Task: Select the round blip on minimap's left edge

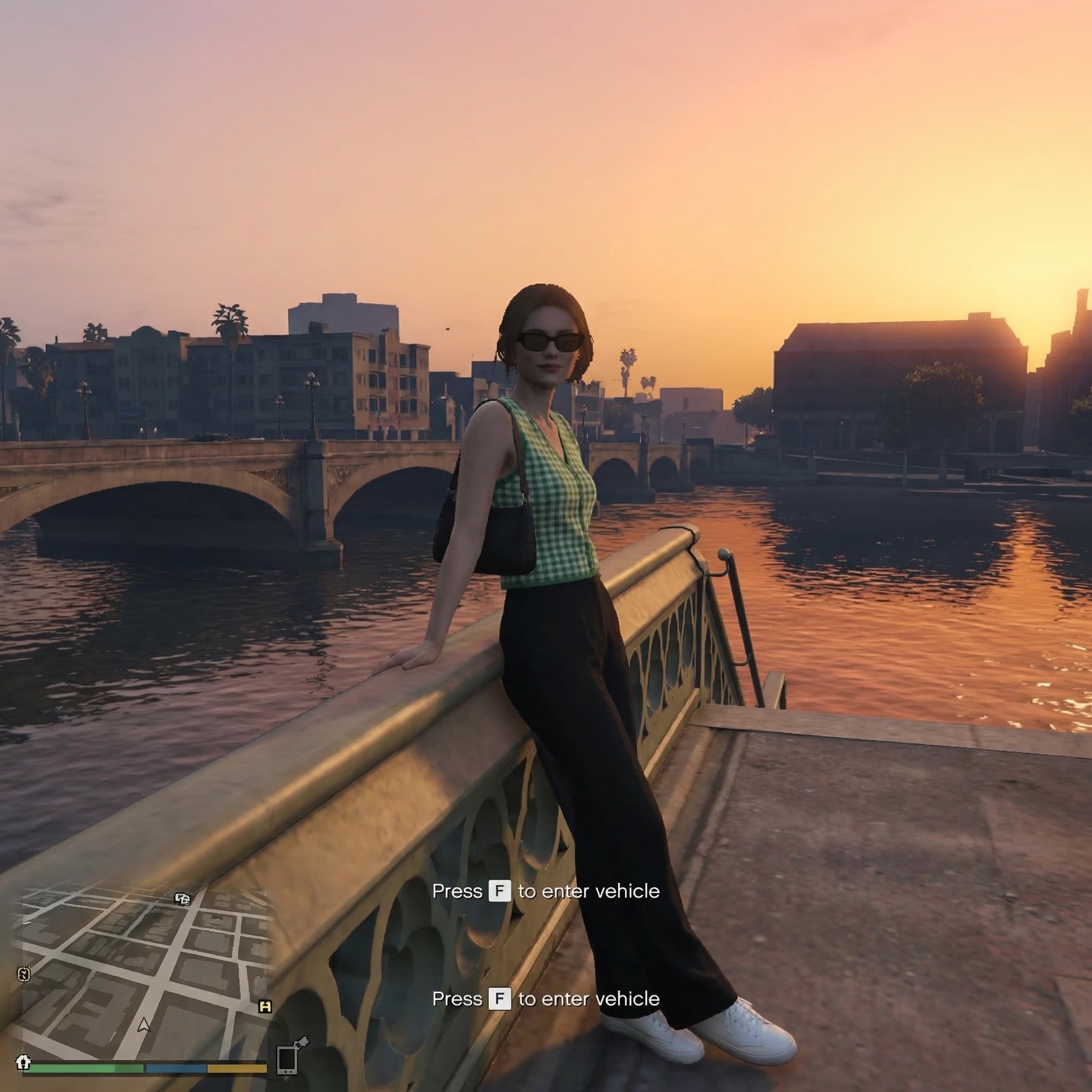Action: click(23, 974)
